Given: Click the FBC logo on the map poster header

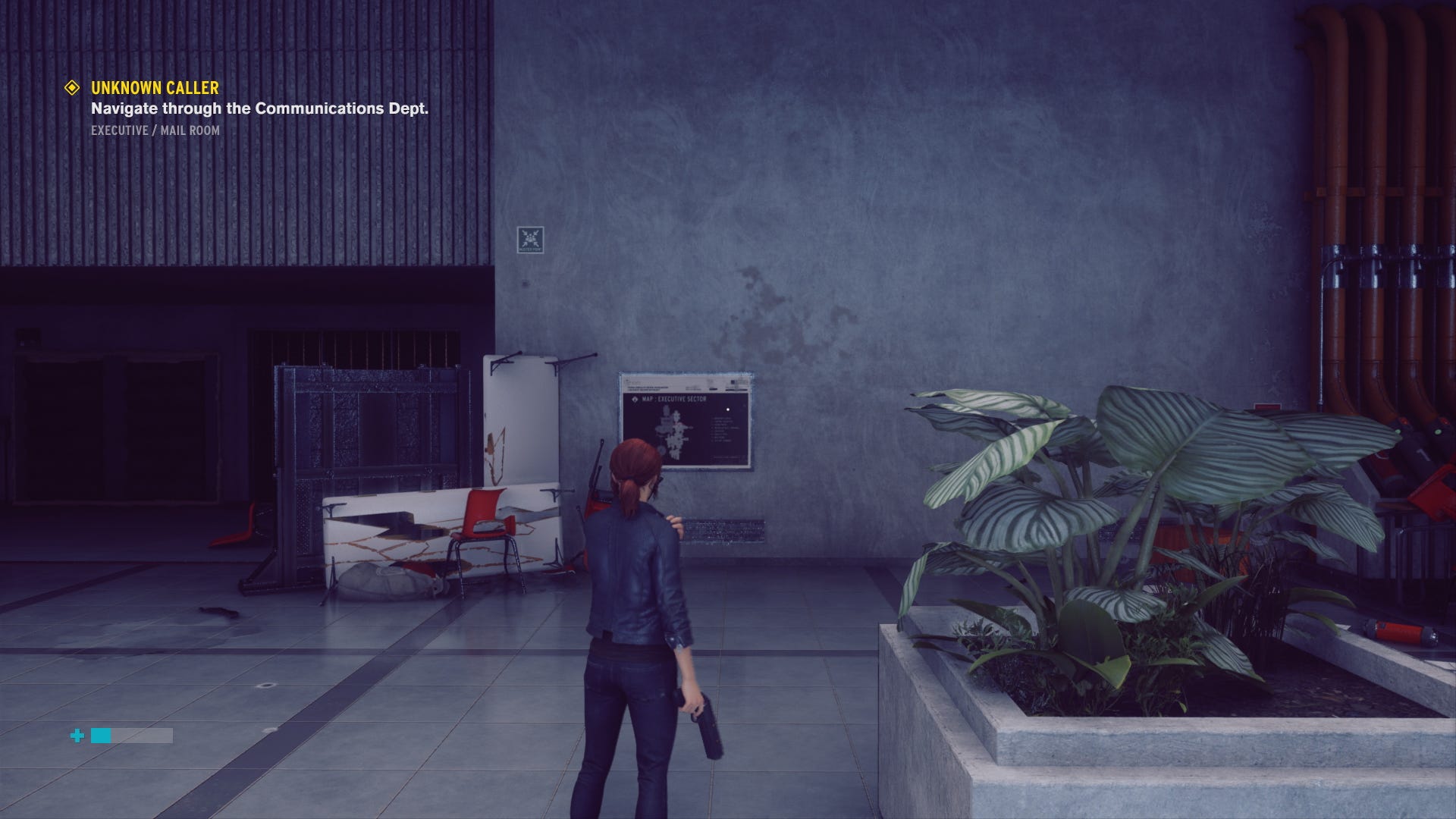Looking at the screenshot, I should 626,381.
